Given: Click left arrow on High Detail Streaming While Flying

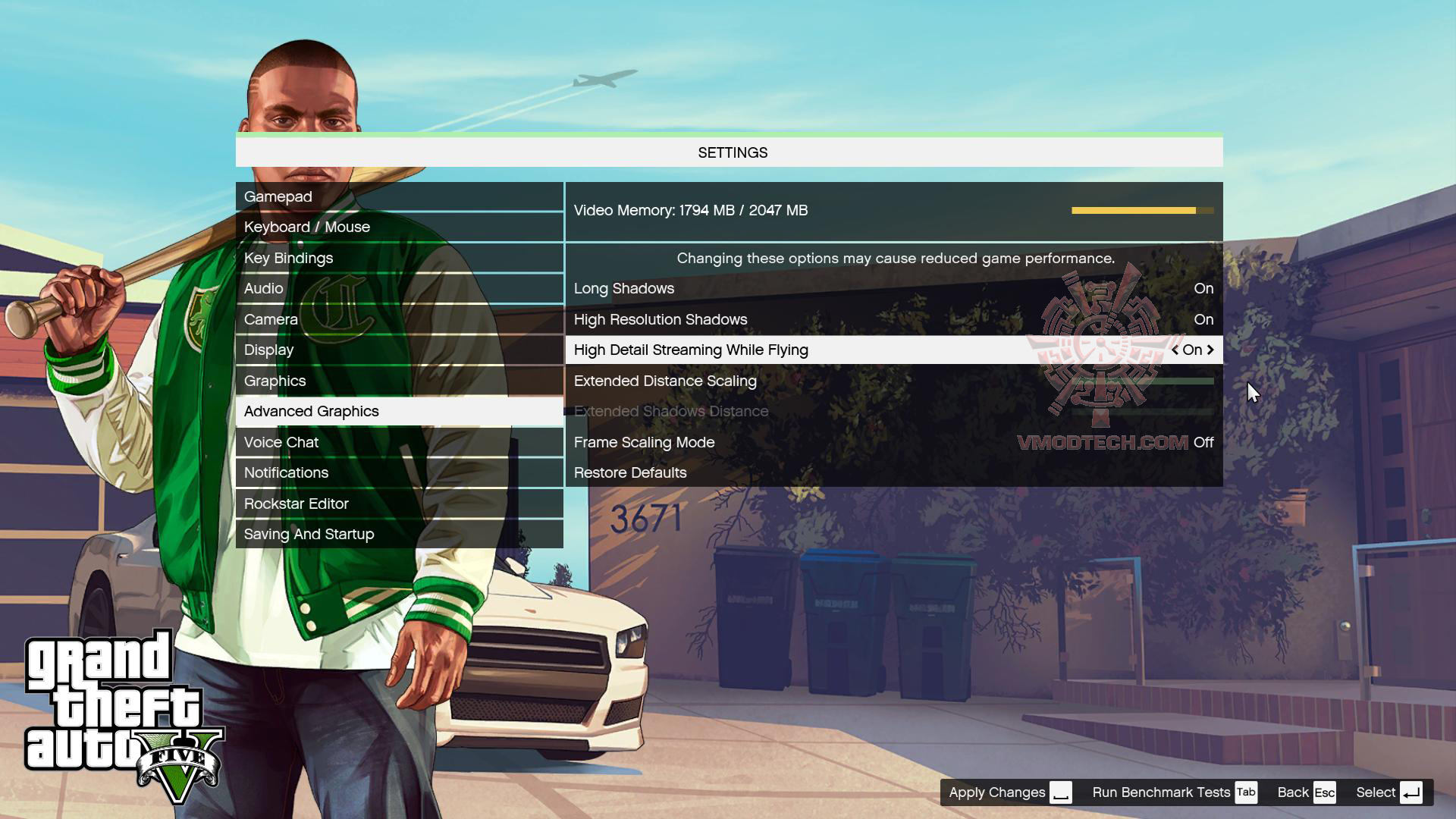Looking at the screenshot, I should tap(1175, 350).
